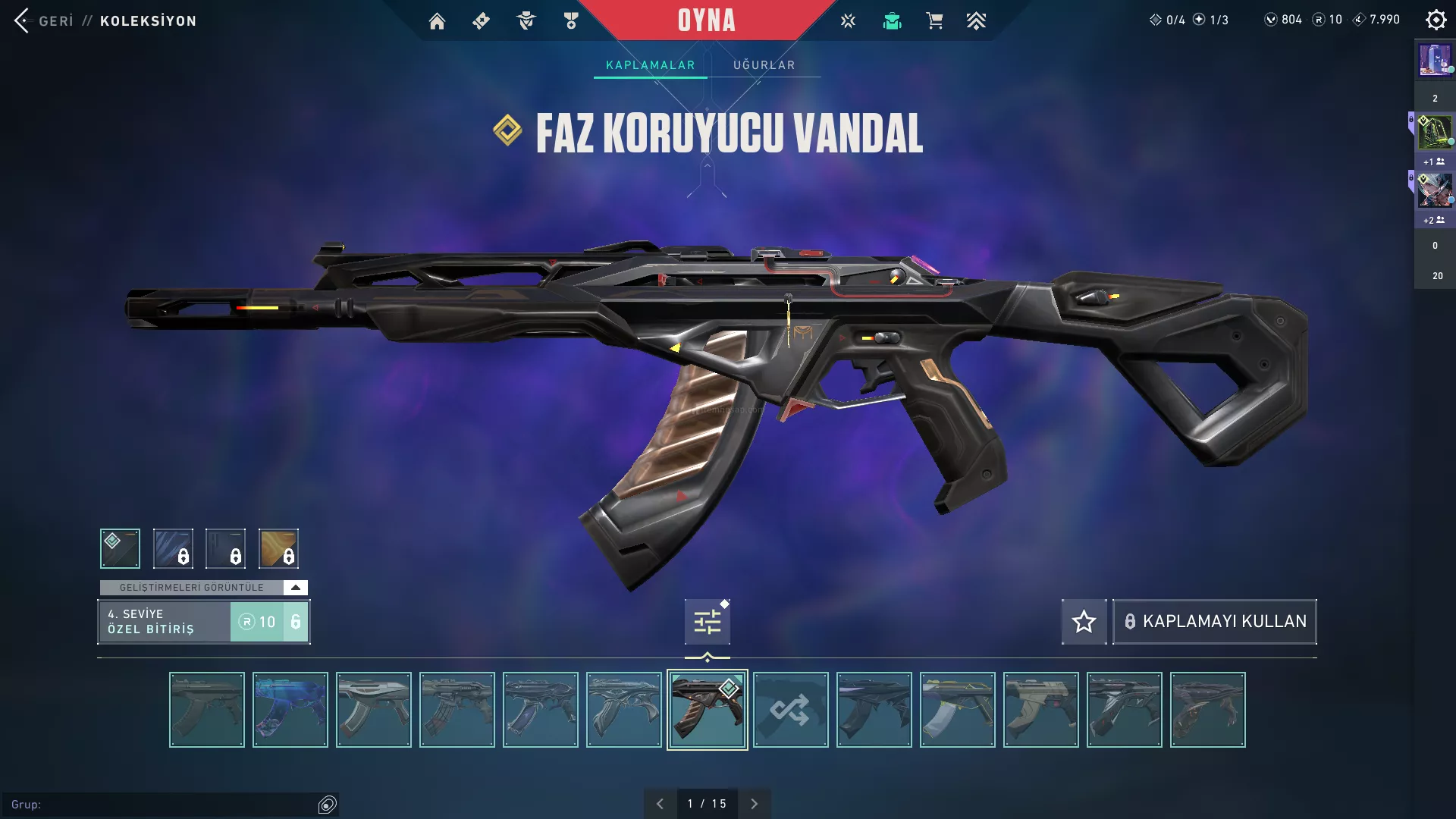The width and height of the screenshot is (1456, 819).
Task: Collapse the Geliştirmeleri Görüntüle panel
Action: coord(295,588)
